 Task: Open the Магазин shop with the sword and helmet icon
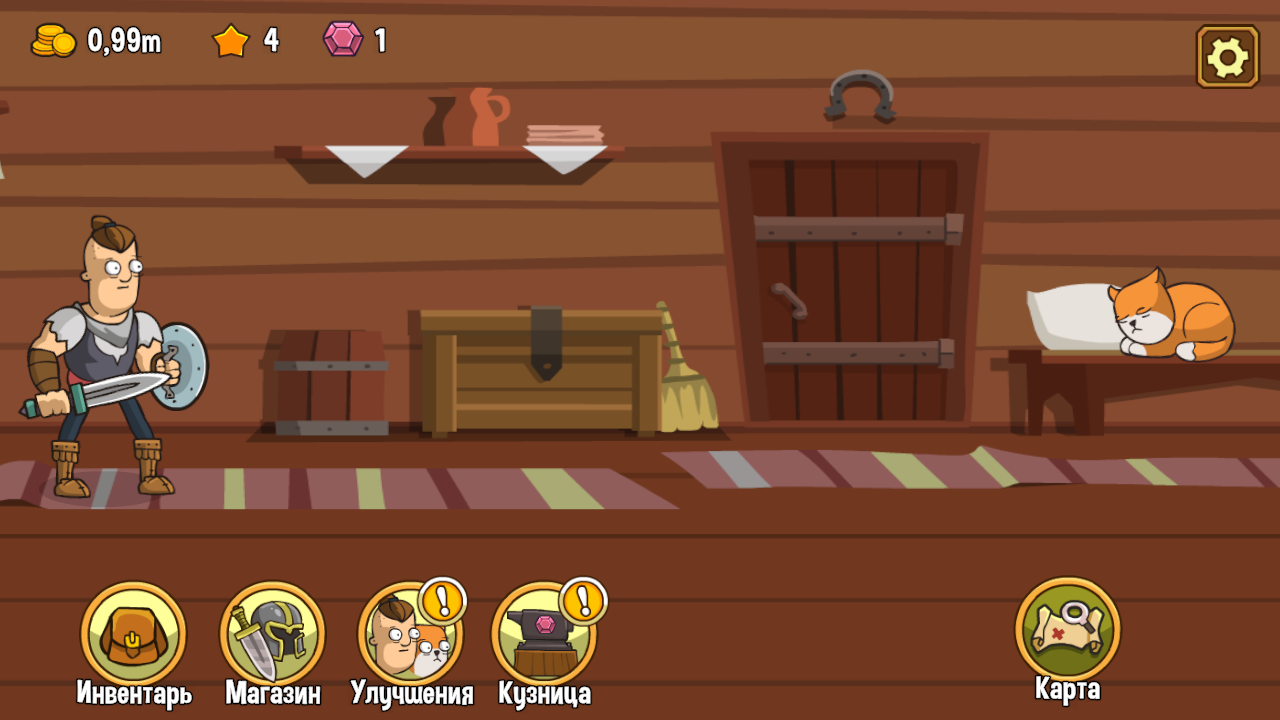coord(272,634)
